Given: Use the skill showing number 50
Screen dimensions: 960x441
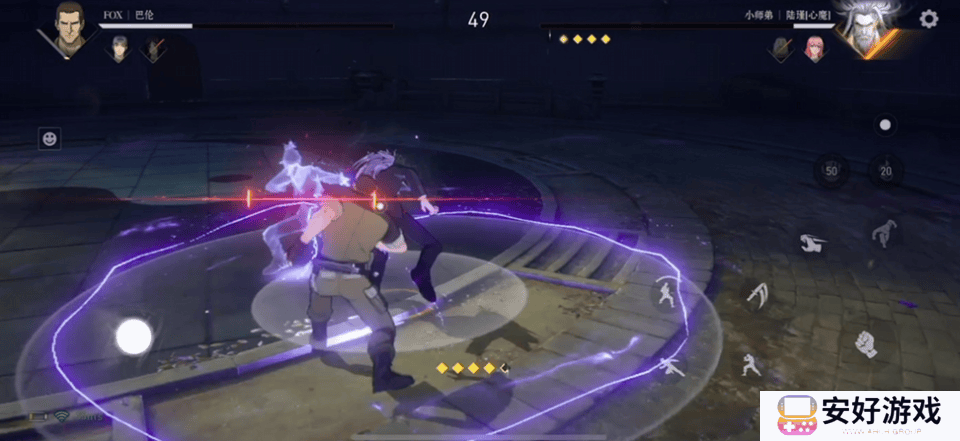Looking at the screenshot, I should pos(830,171).
